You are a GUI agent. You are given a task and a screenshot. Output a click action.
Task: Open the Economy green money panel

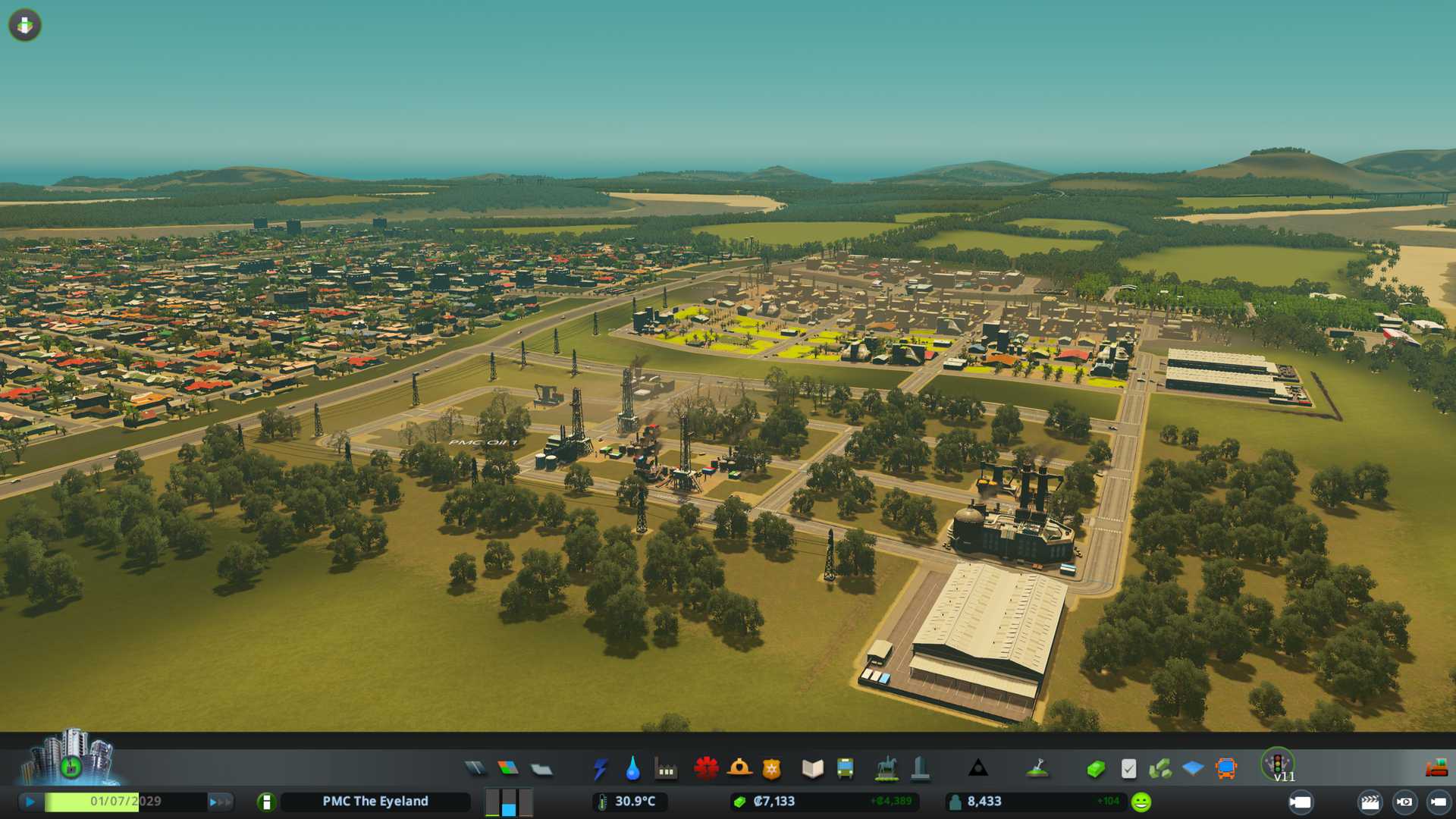pyautogui.click(x=1095, y=770)
